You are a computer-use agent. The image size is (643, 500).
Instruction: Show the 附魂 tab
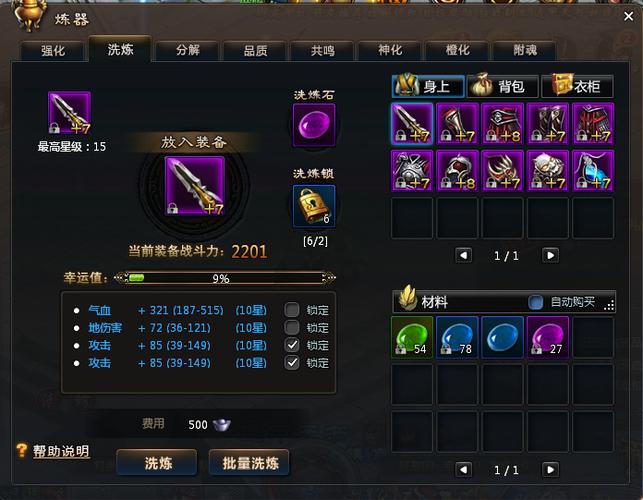525,51
